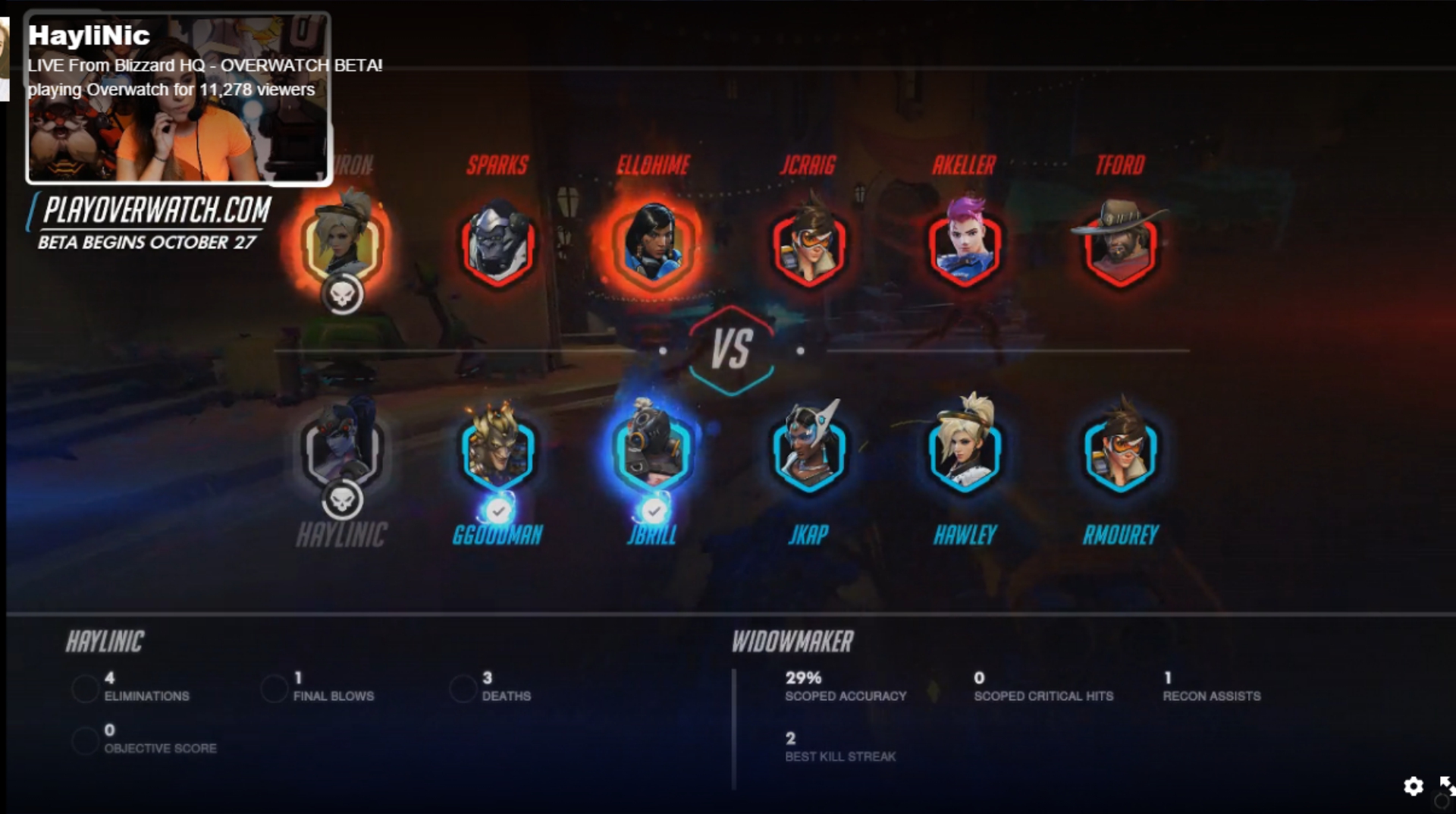The width and height of the screenshot is (1456, 814).
Task: Select JKAP's Symmetra portrait
Action: pos(808,451)
